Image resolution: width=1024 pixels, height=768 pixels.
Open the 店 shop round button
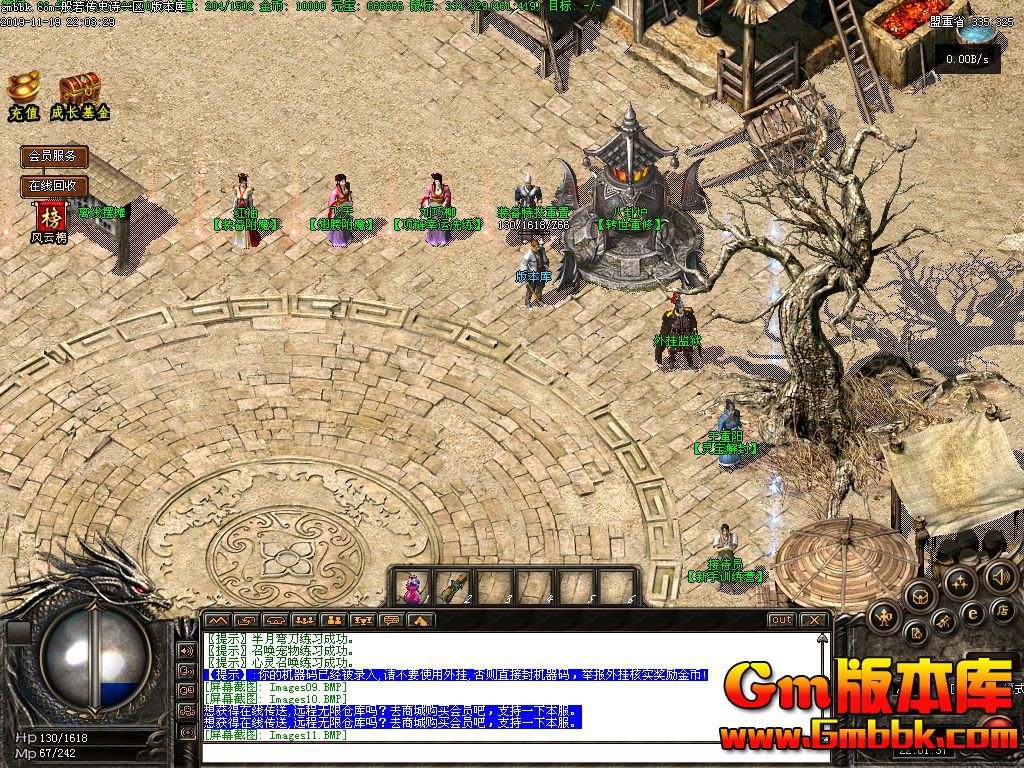[x=1001, y=609]
